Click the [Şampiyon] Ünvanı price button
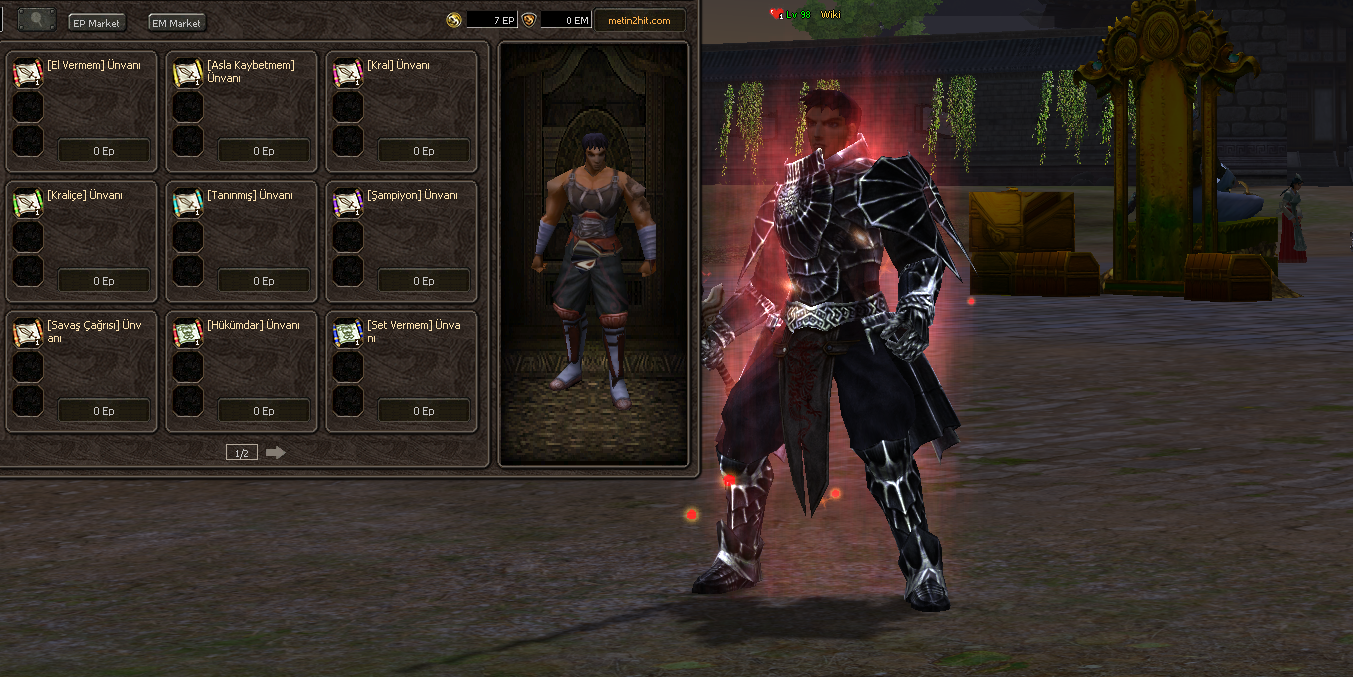Image resolution: width=1353 pixels, height=677 pixels. point(424,281)
